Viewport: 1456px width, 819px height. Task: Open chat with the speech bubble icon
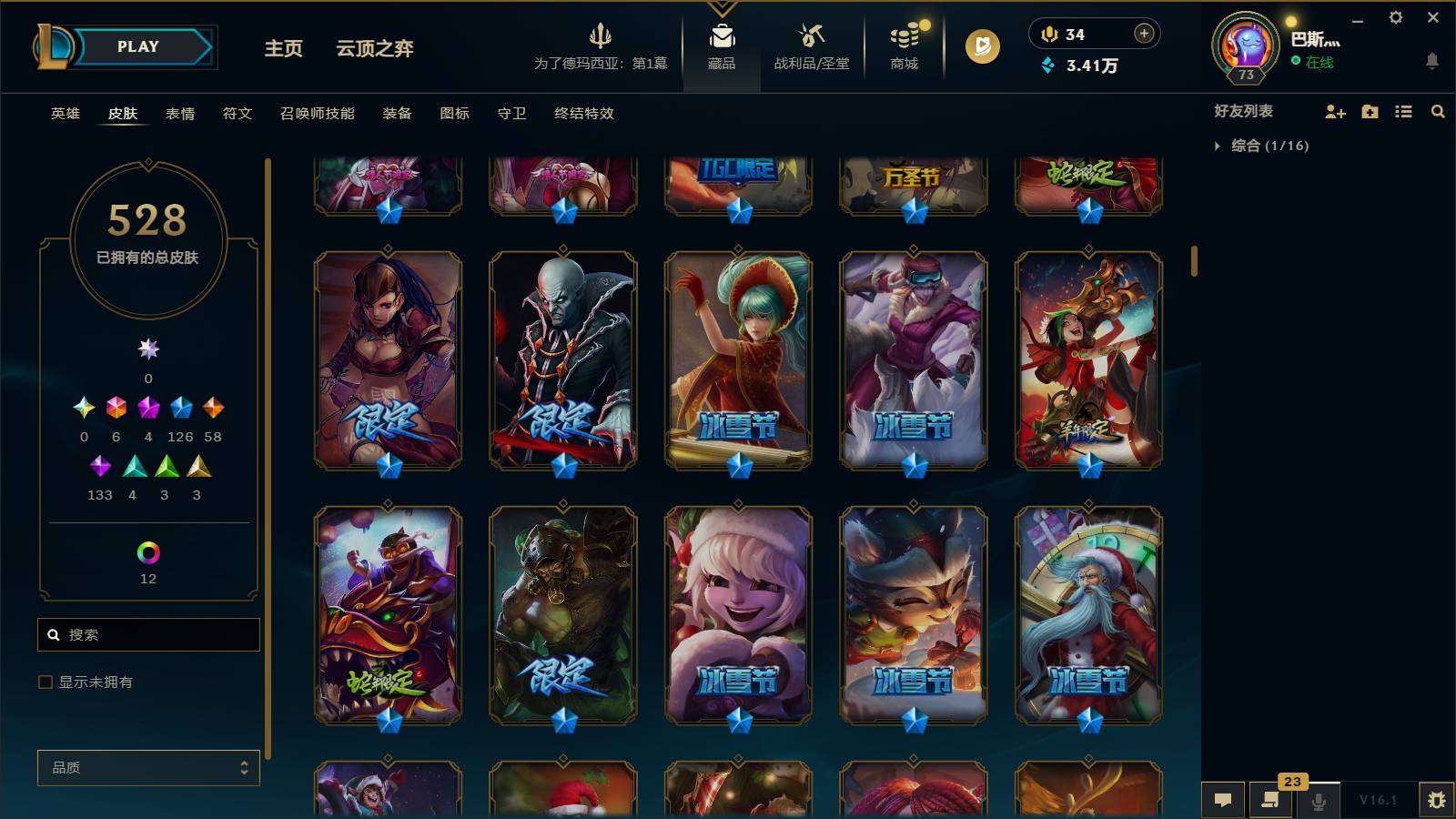[1224, 801]
